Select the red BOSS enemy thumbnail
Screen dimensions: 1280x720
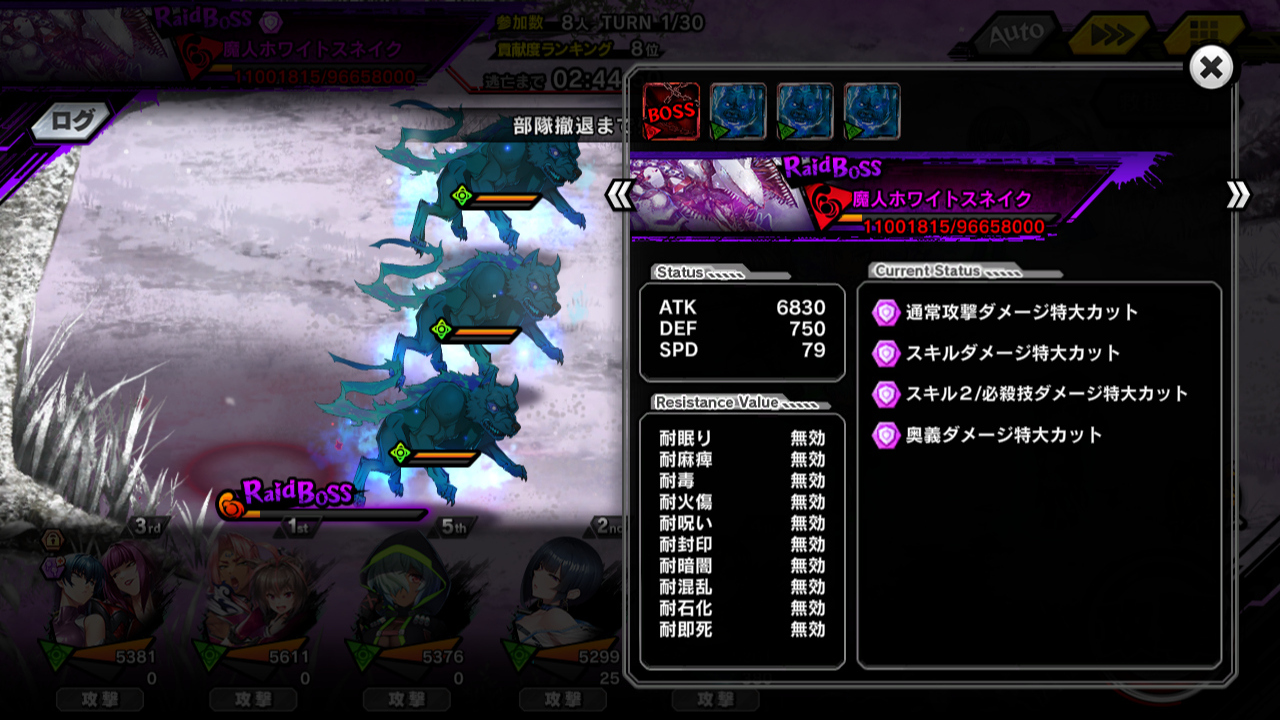point(670,111)
